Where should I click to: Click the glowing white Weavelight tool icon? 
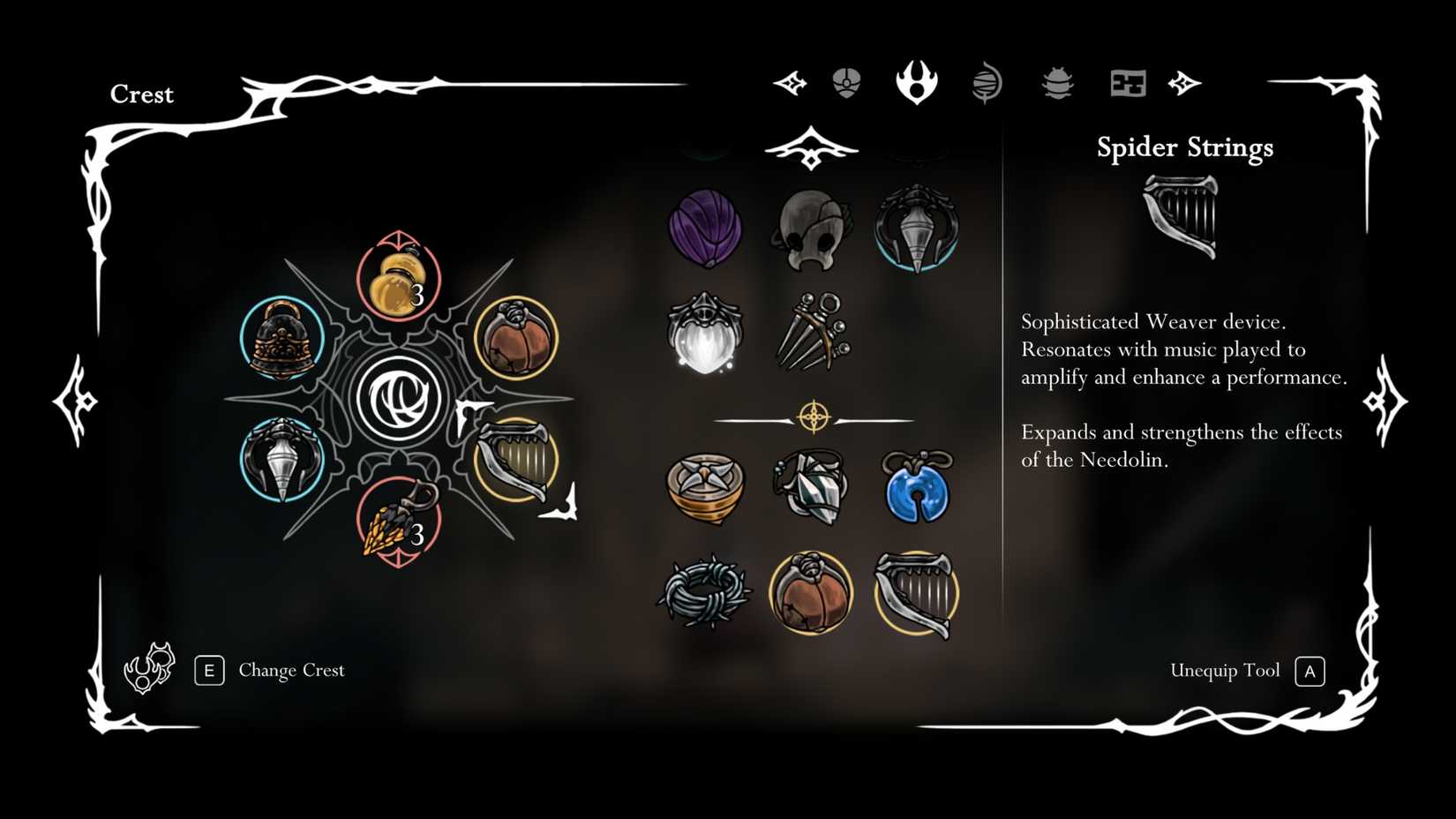[x=704, y=340]
